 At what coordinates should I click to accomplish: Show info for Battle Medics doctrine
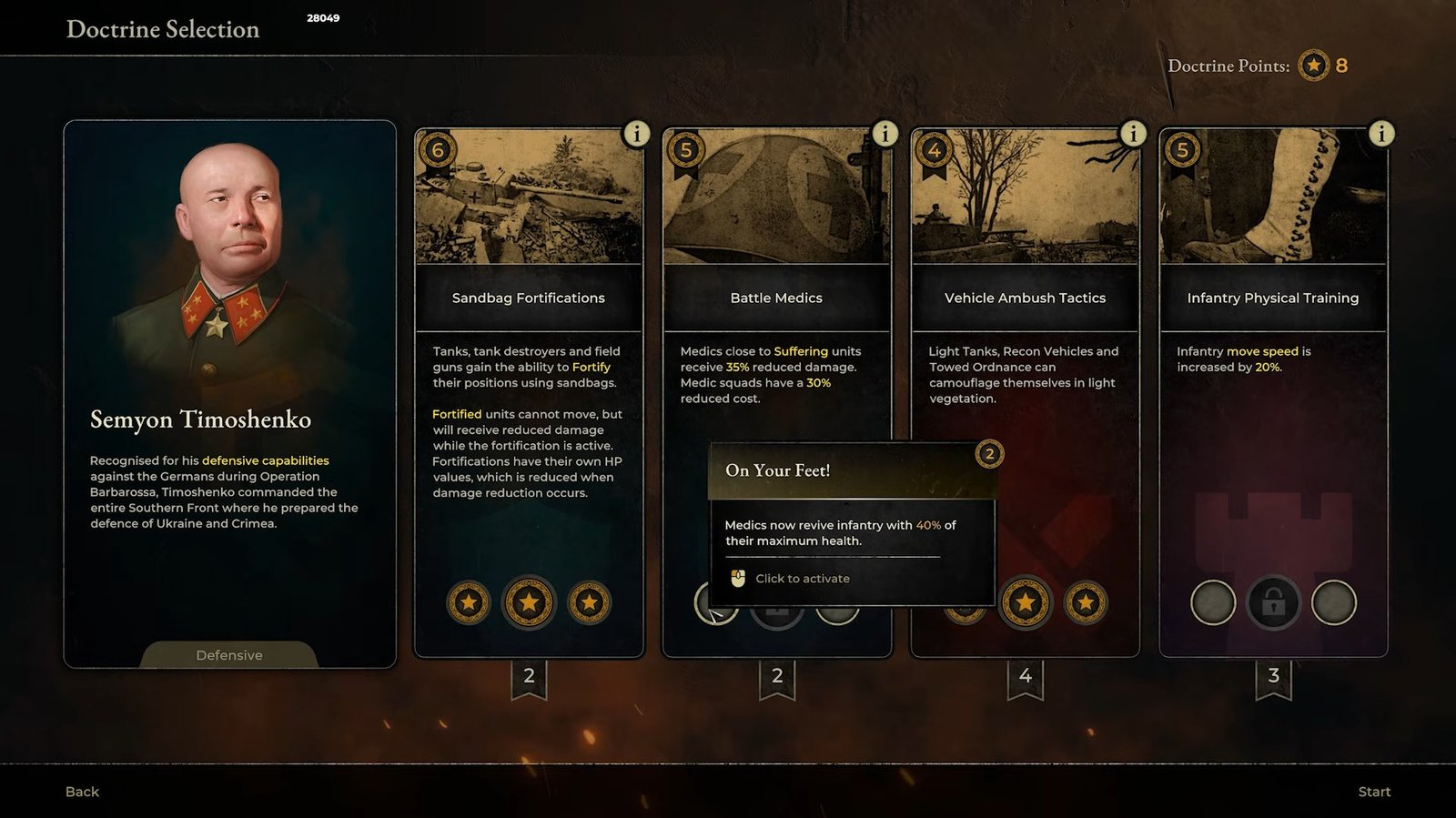[x=885, y=134]
